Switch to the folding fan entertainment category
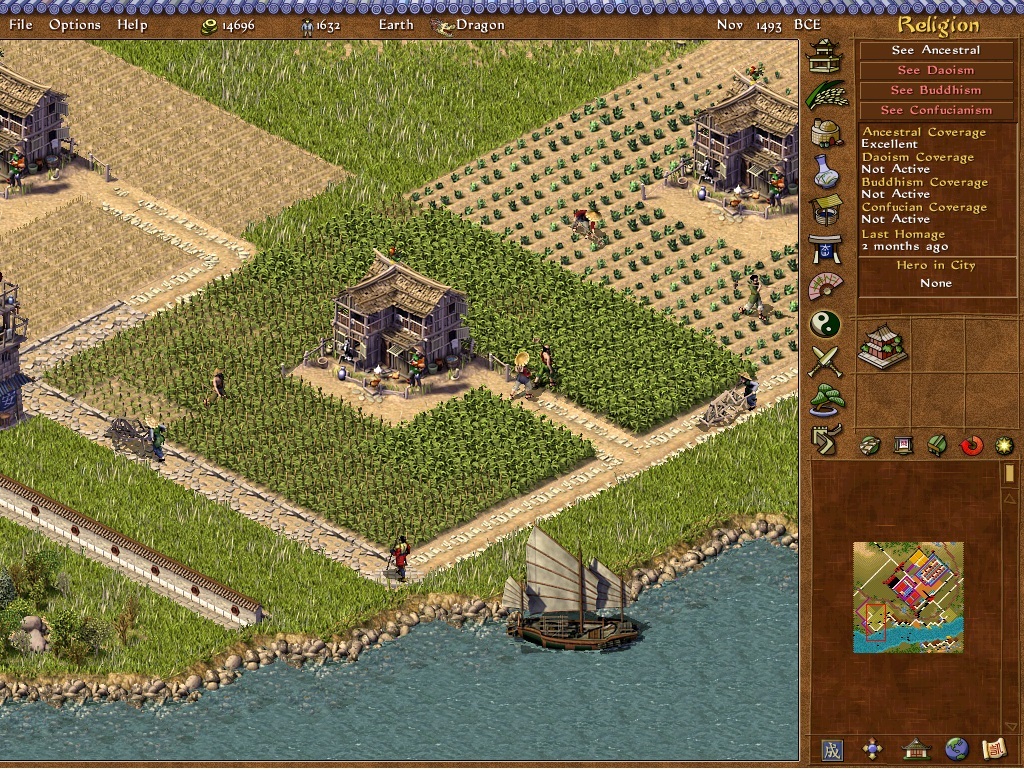1024x769 pixels. pyautogui.click(x=825, y=286)
